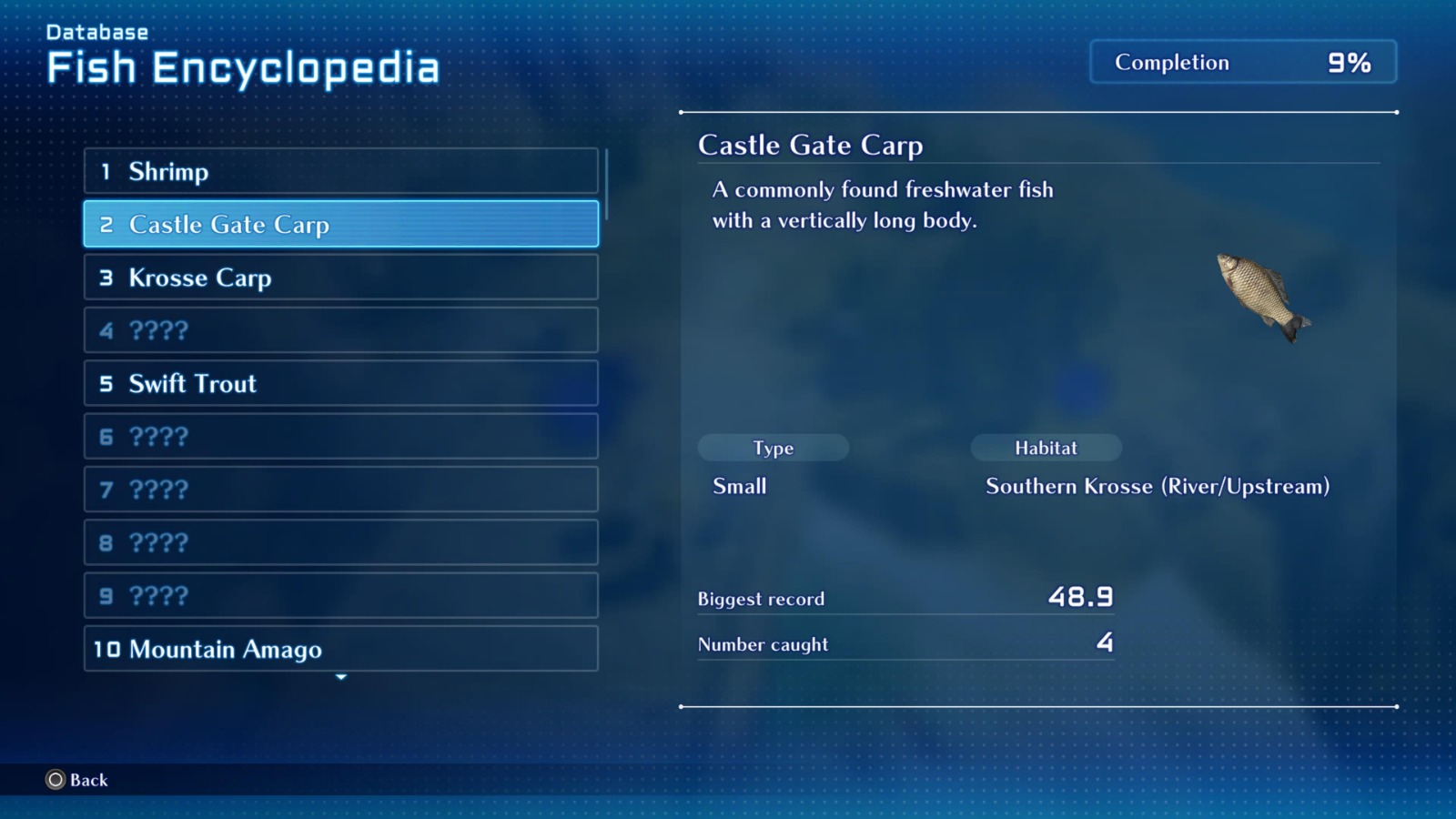The image size is (1456, 819).
Task: Click the downward scroll arrow below the list
Action: [341, 677]
